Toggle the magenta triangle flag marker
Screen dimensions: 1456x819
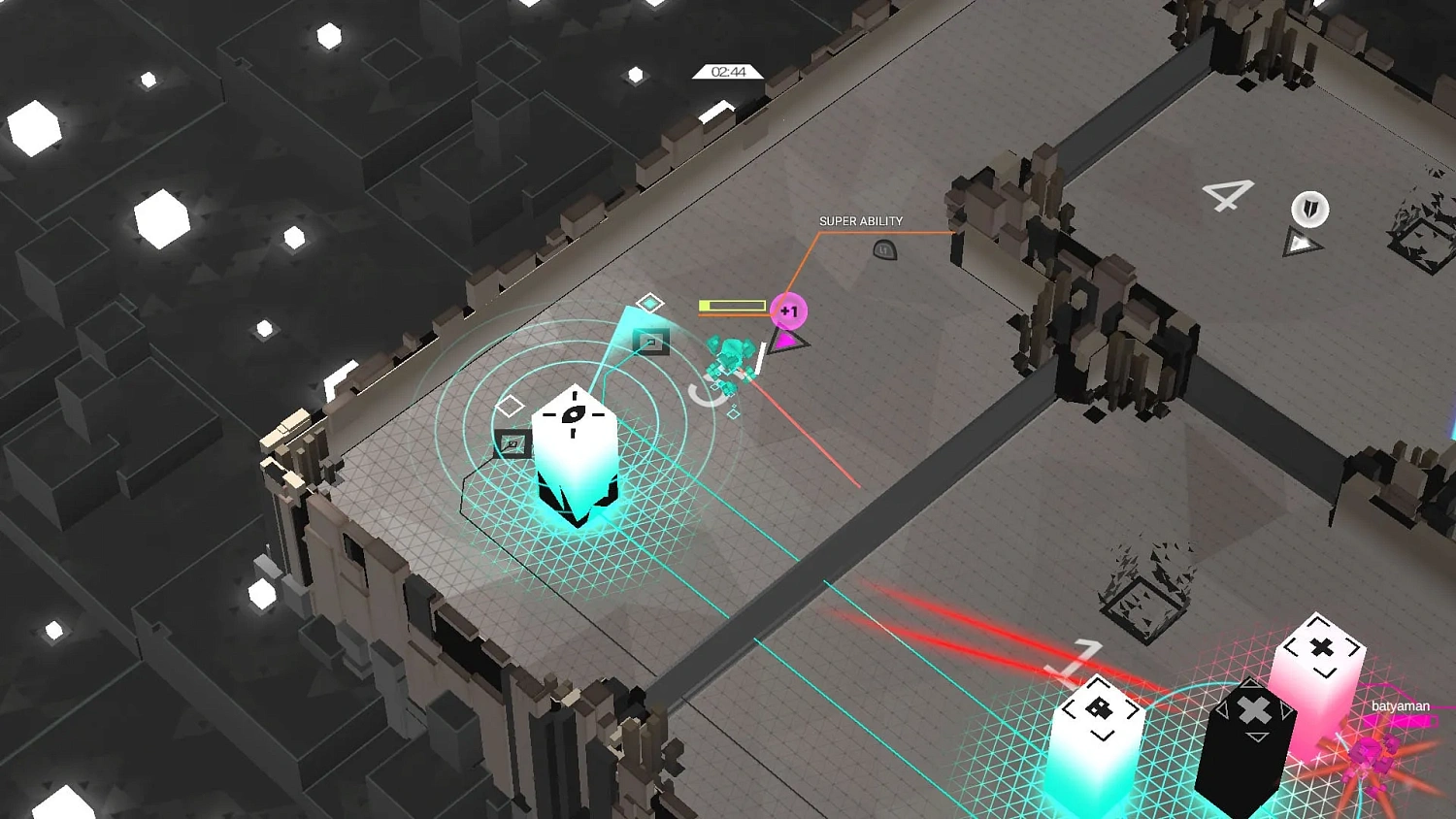point(784,342)
